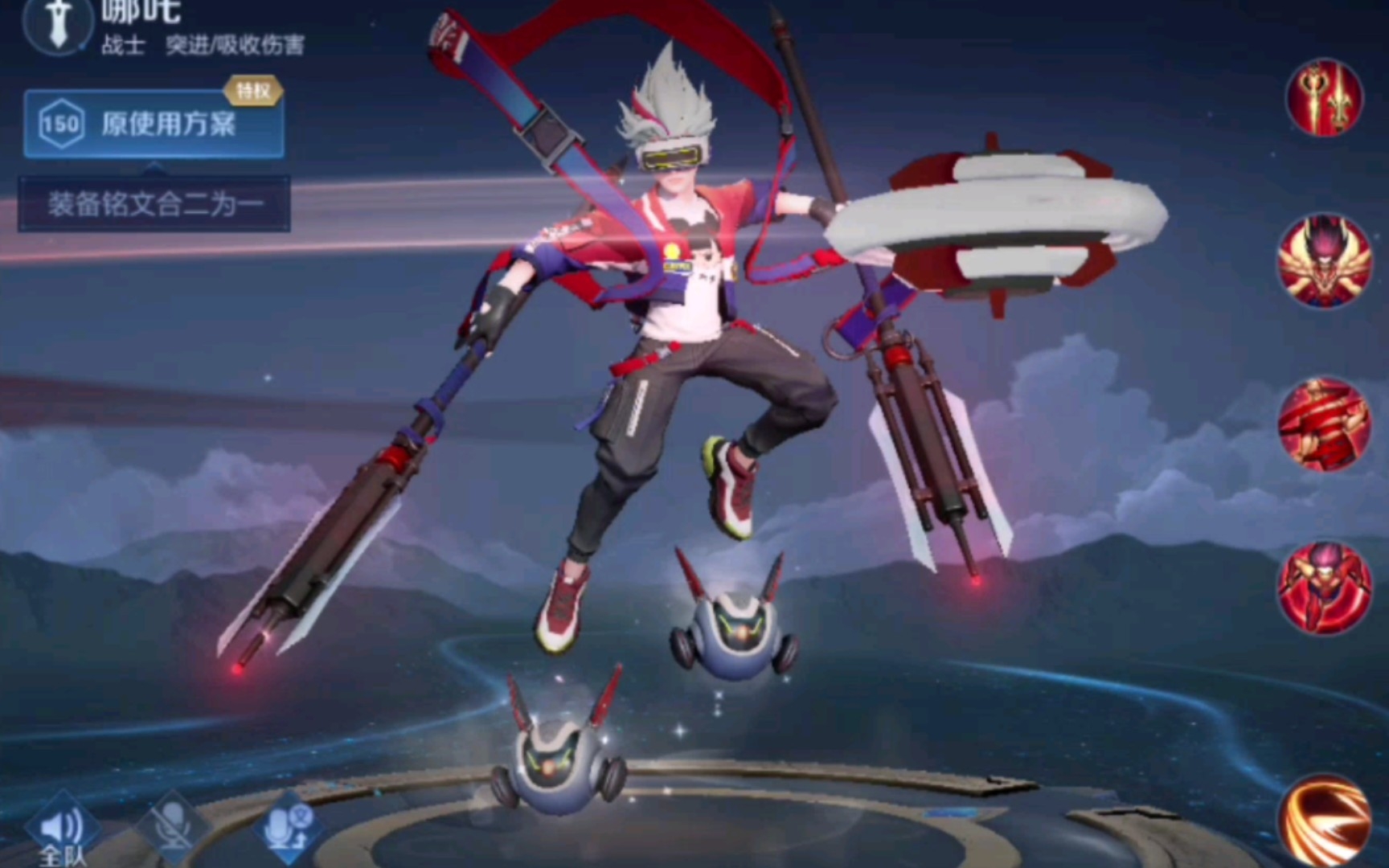The image size is (1389, 868).
Task: Change the orange swirl summoner spell
Action: 1324,820
